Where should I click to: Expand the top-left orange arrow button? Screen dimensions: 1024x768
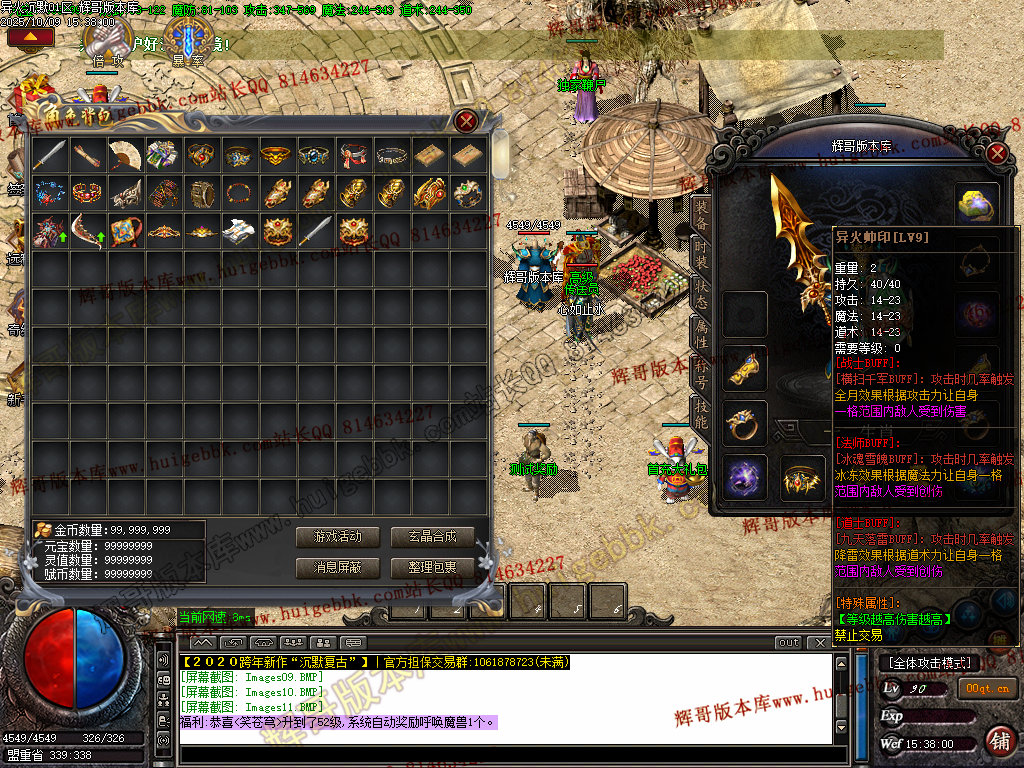[x=29, y=37]
